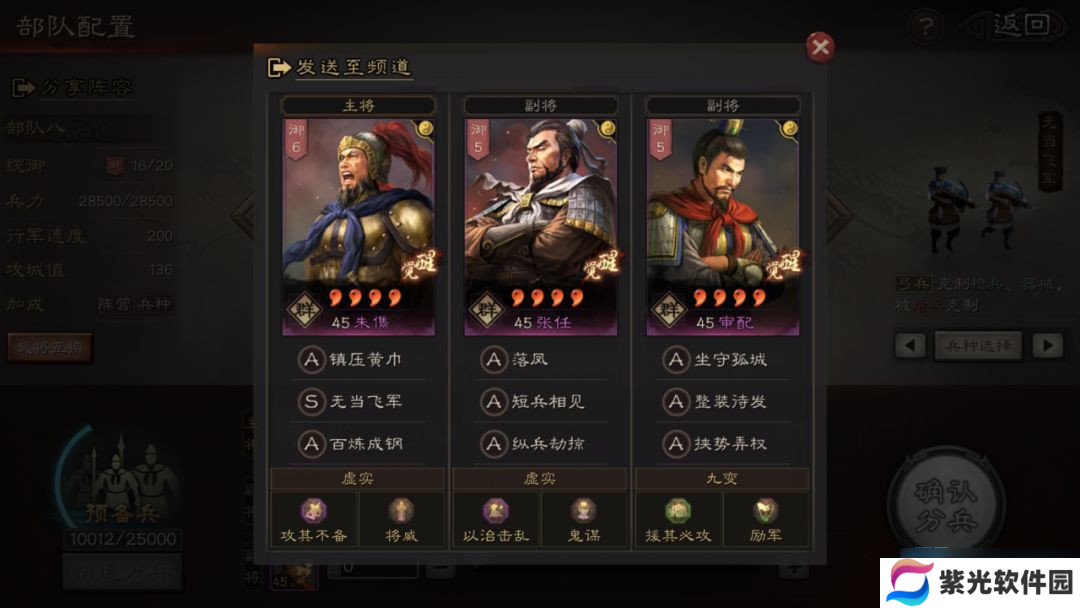The image size is (1080, 608).
Task: Click the 援其必攻 tactic icon
Action: click(678, 512)
